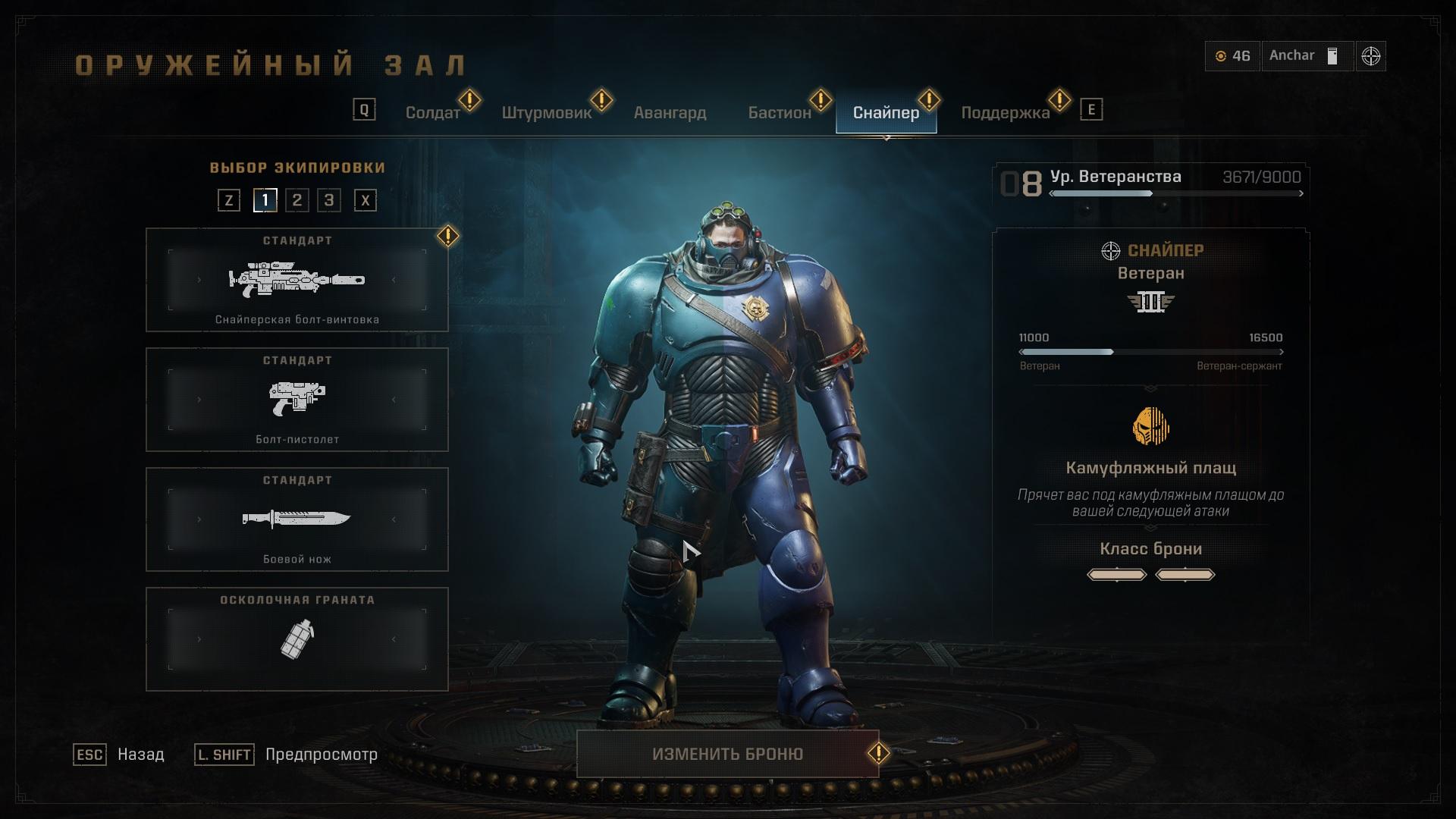
Task: Select the Штурмовик class tab
Action: pyautogui.click(x=546, y=113)
